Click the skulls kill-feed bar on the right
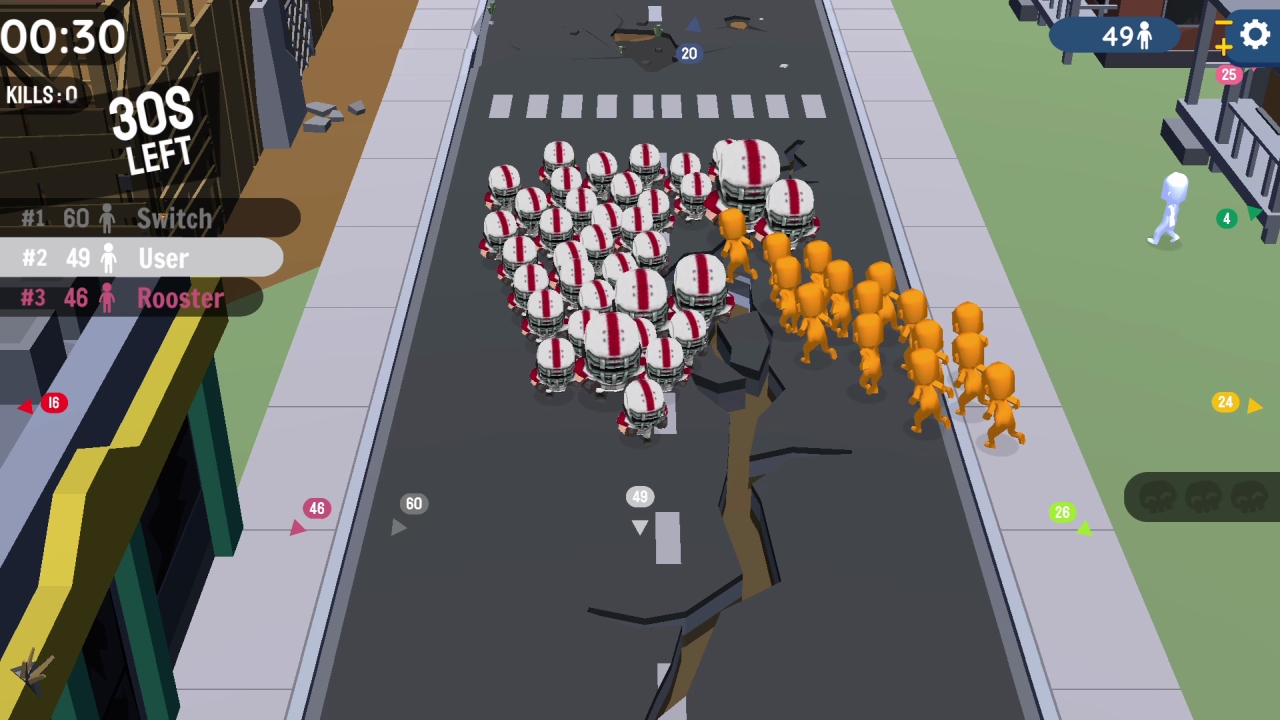 (x=1200, y=498)
